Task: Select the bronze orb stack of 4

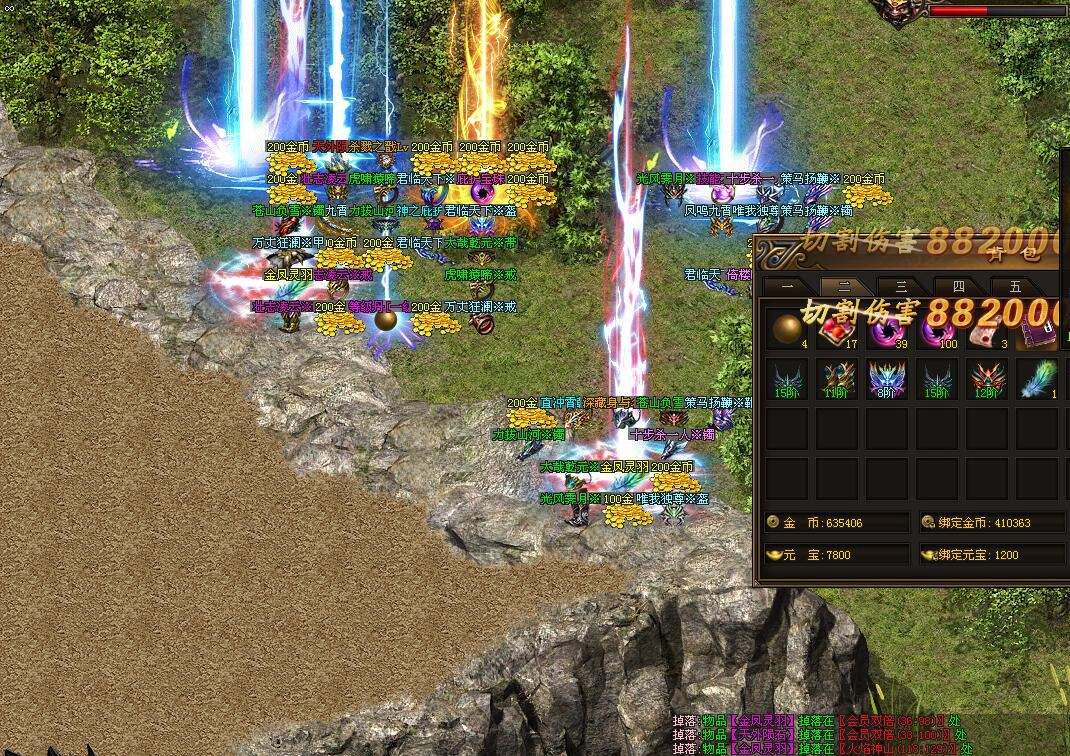Action: pos(787,329)
